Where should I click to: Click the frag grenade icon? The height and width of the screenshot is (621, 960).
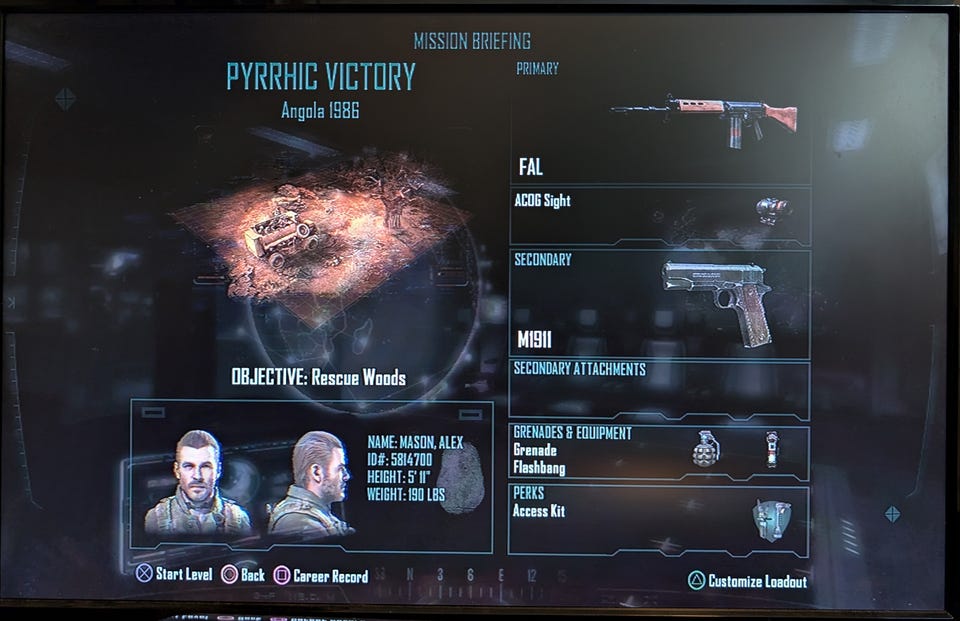coord(706,451)
